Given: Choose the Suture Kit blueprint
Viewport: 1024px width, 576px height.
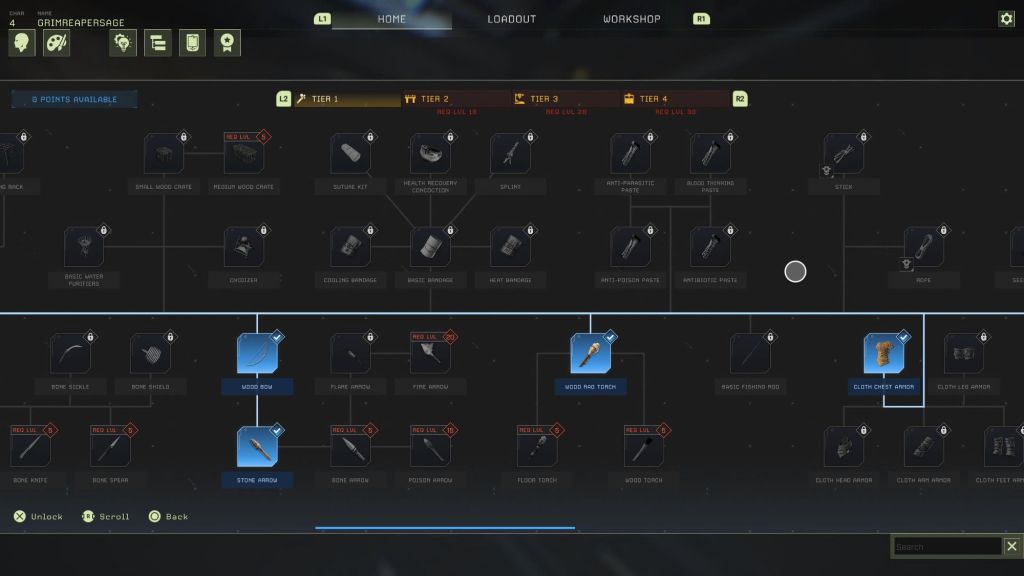Looking at the screenshot, I should [351, 154].
